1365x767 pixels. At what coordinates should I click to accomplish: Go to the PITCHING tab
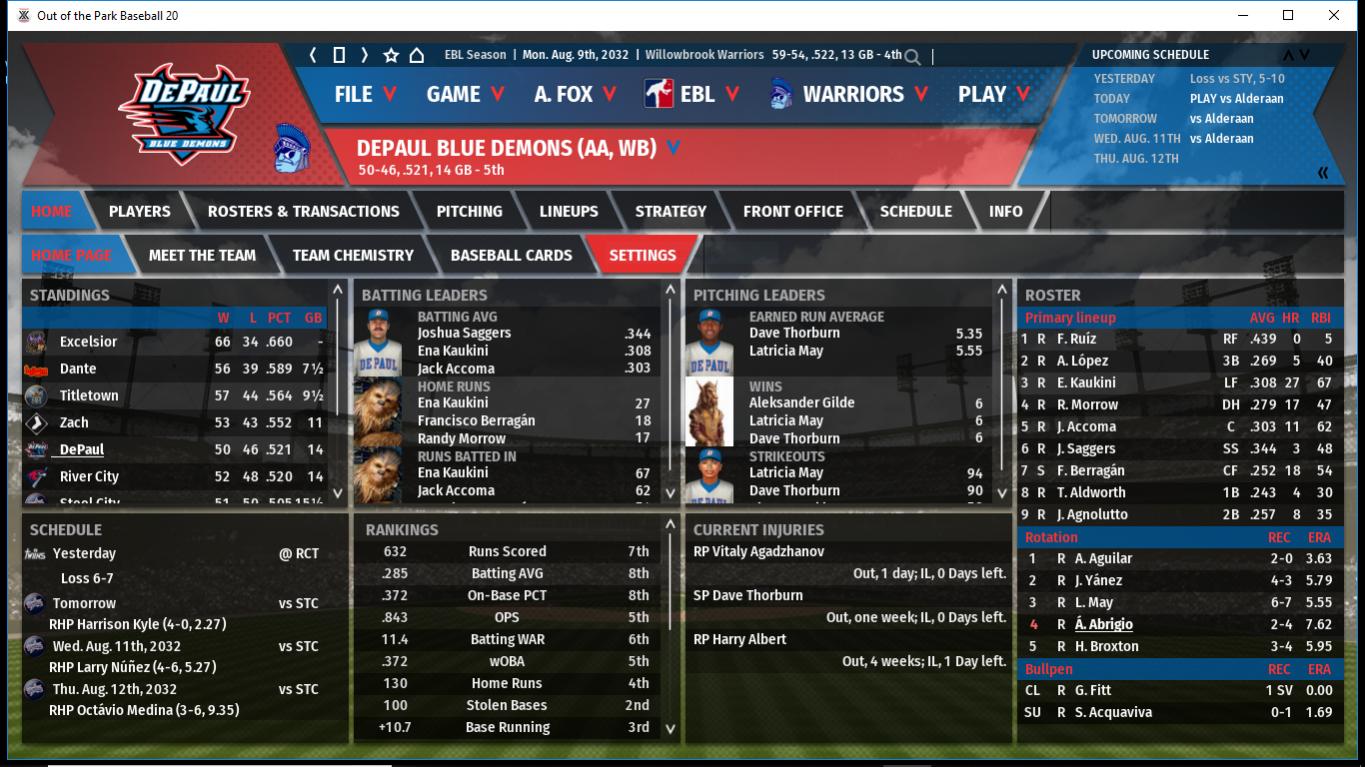coord(469,211)
